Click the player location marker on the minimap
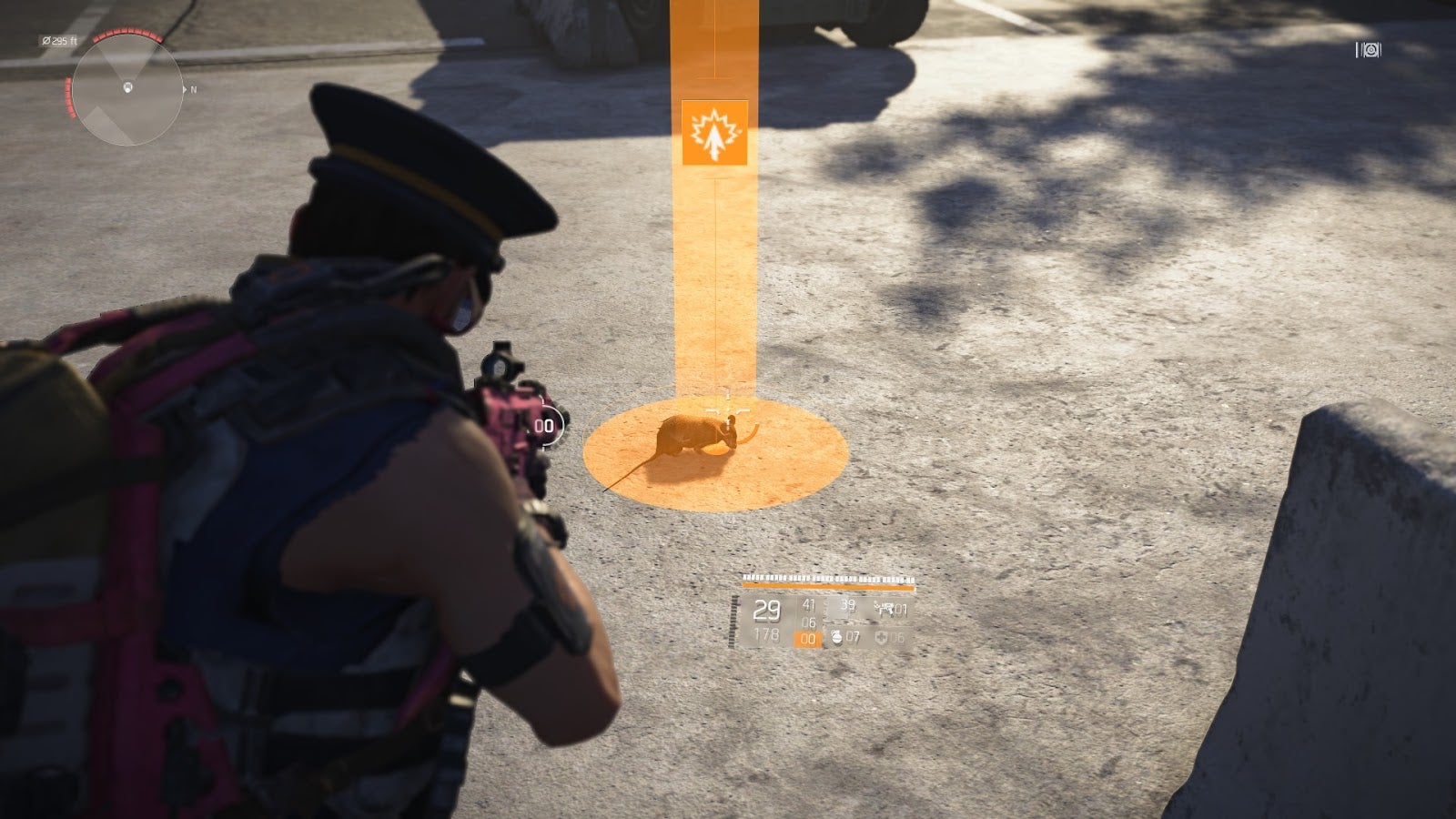Viewport: 1456px width, 819px height. [127, 87]
